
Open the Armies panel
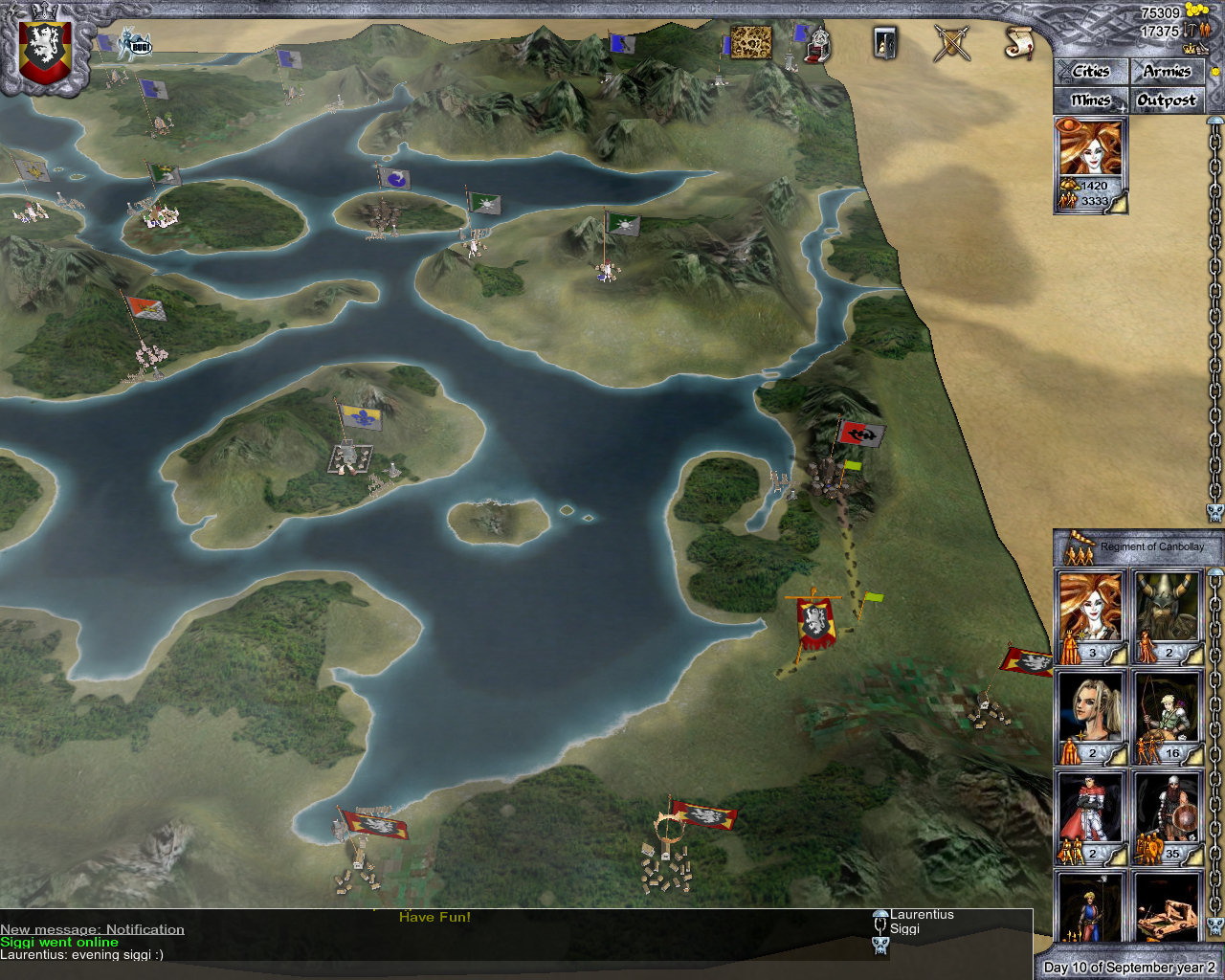(1167, 71)
